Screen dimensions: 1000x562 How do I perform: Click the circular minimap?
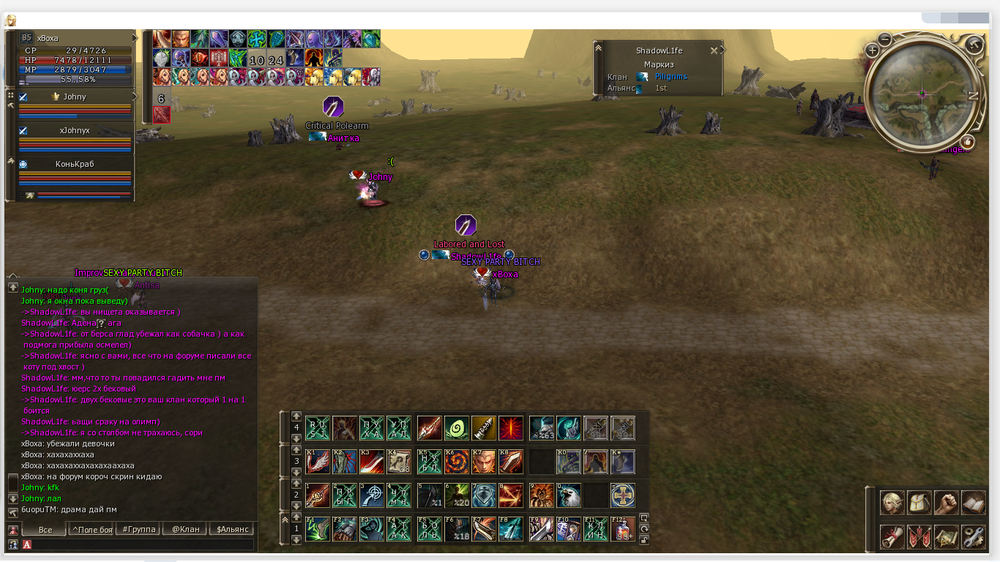(x=921, y=93)
